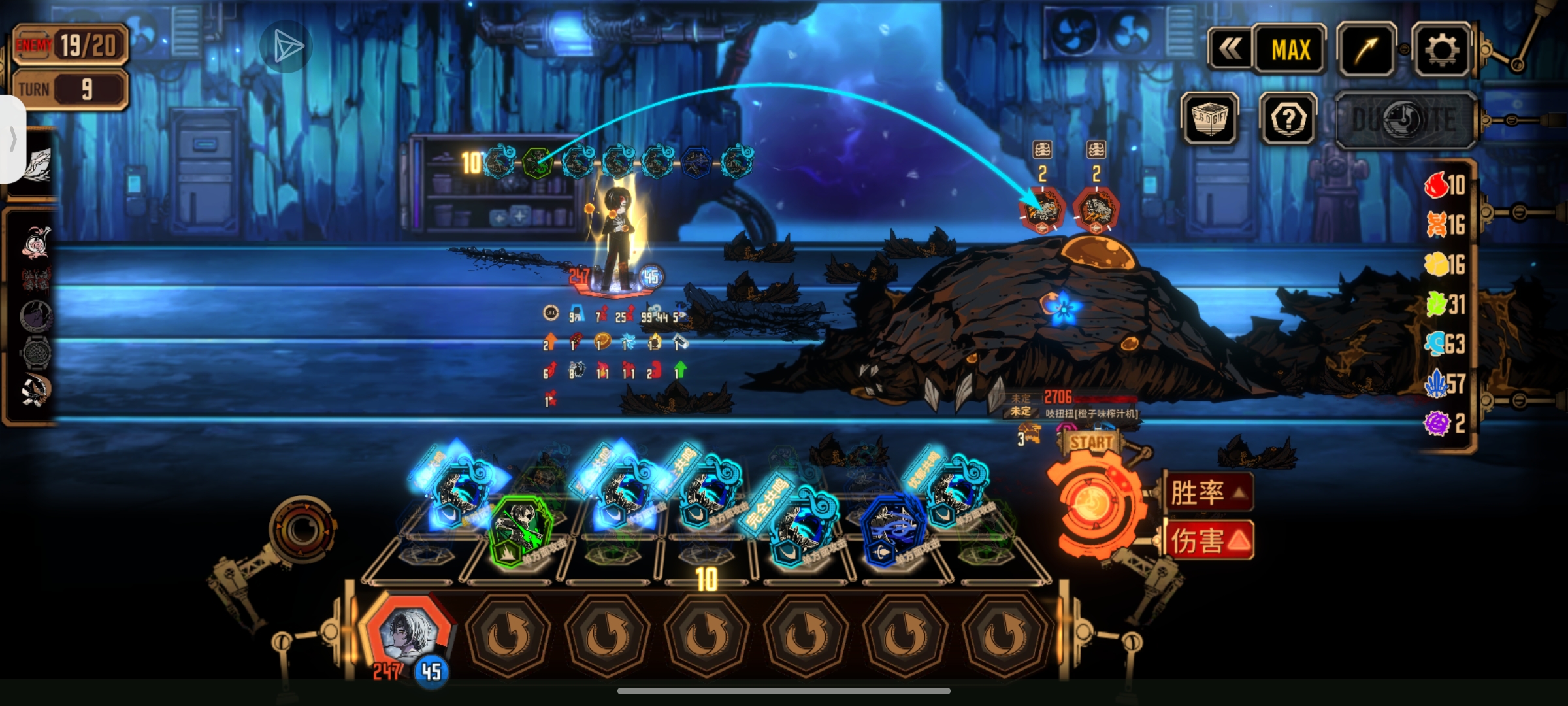This screenshot has height=706, width=1568.
Task: Click the disabled DUO clock button
Action: pos(1405,120)
